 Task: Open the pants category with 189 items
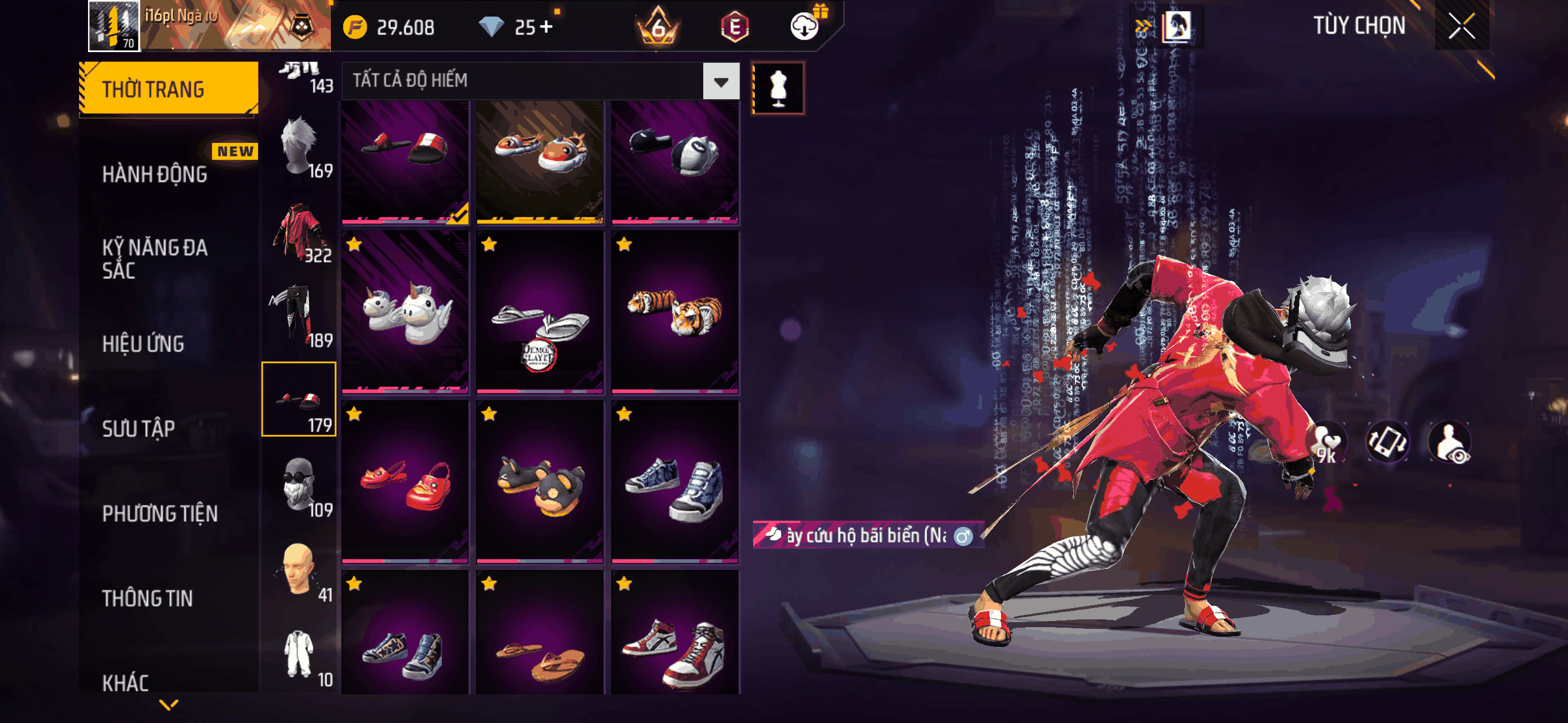[299, 317]
